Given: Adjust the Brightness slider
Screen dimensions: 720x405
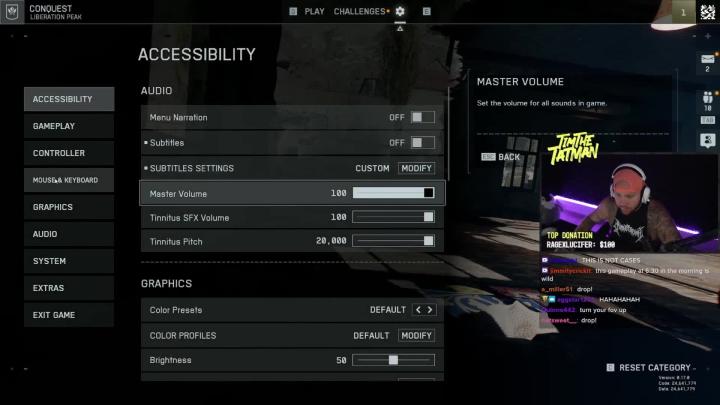Looking at the screenshot, I should pyautogui.click(x=393, y=360).
